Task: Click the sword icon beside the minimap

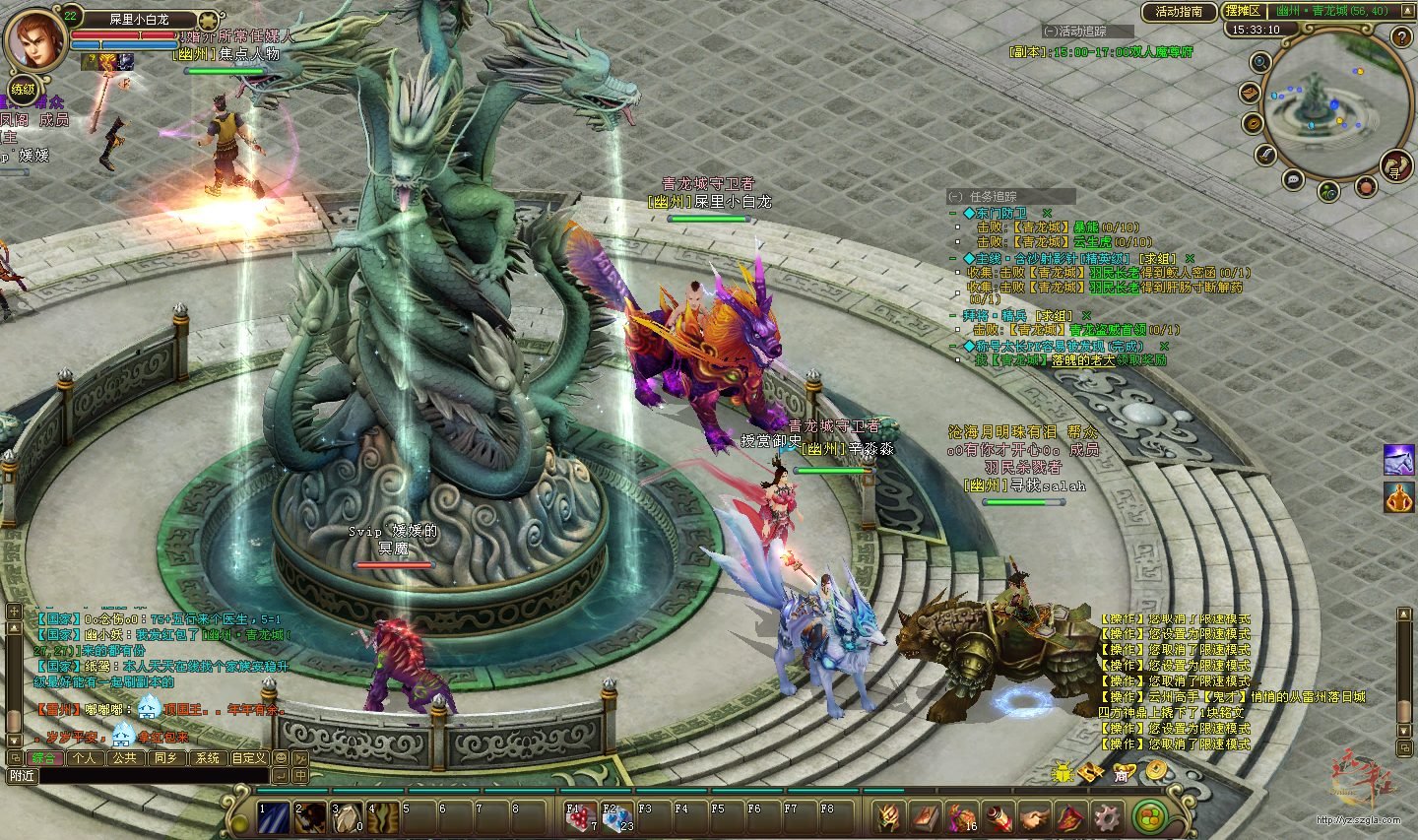Action: (1265, 156)
